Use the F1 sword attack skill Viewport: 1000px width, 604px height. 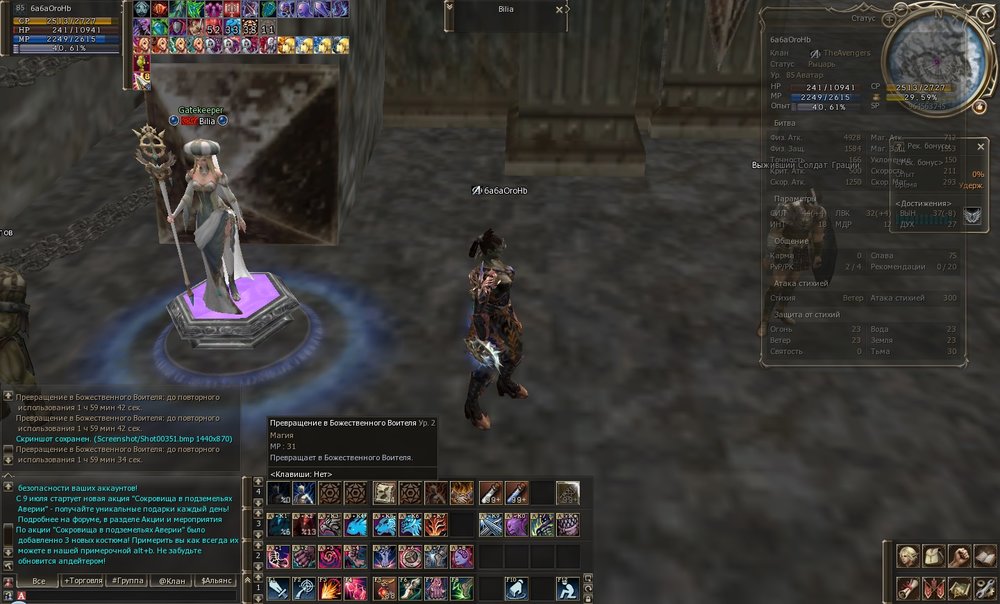click(278, 589)
